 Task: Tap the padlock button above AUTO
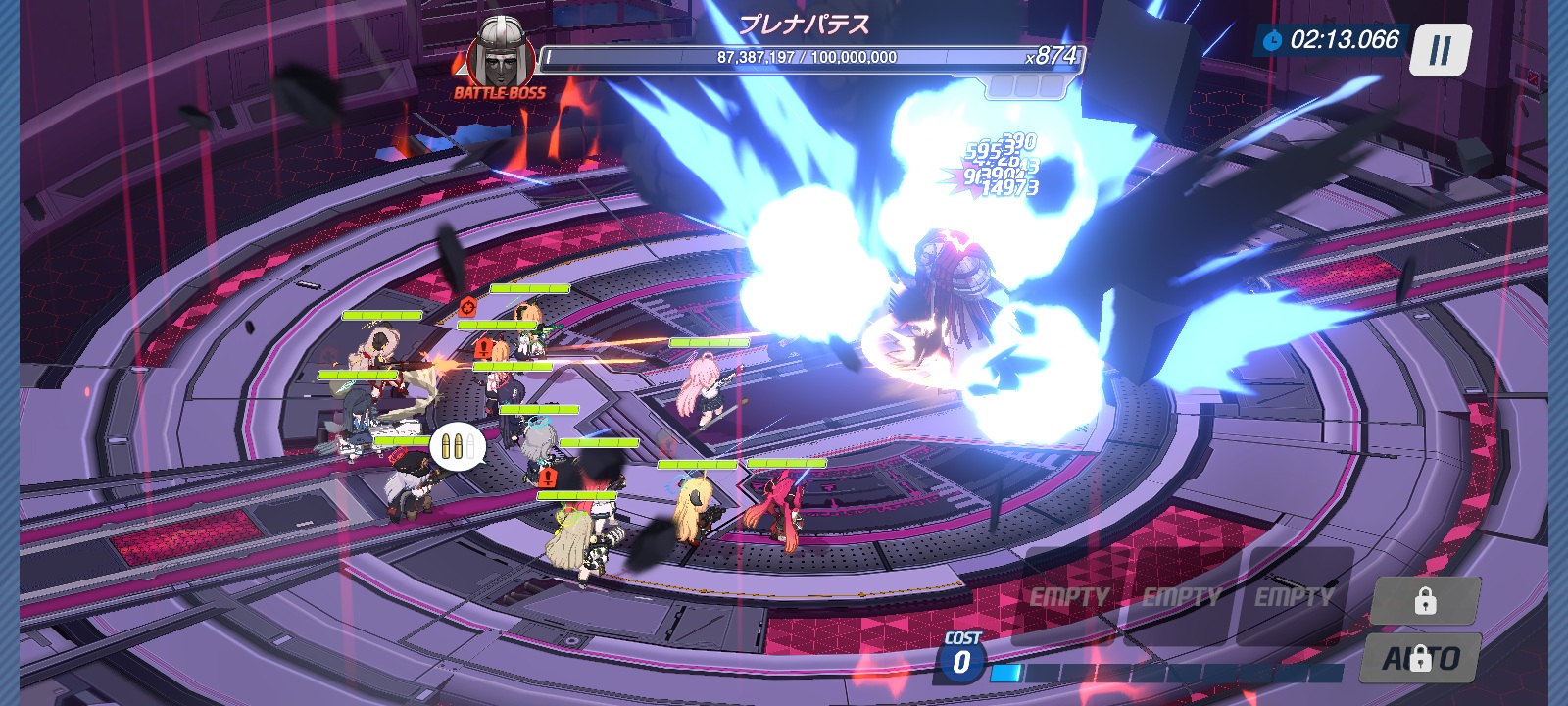pos(1425,600)
